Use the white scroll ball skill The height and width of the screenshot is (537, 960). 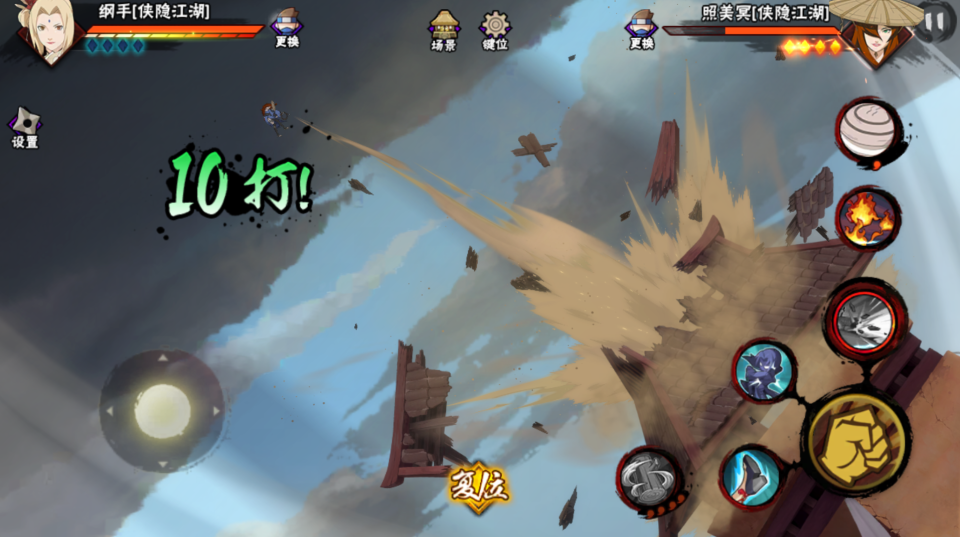[x=866, y=131]
